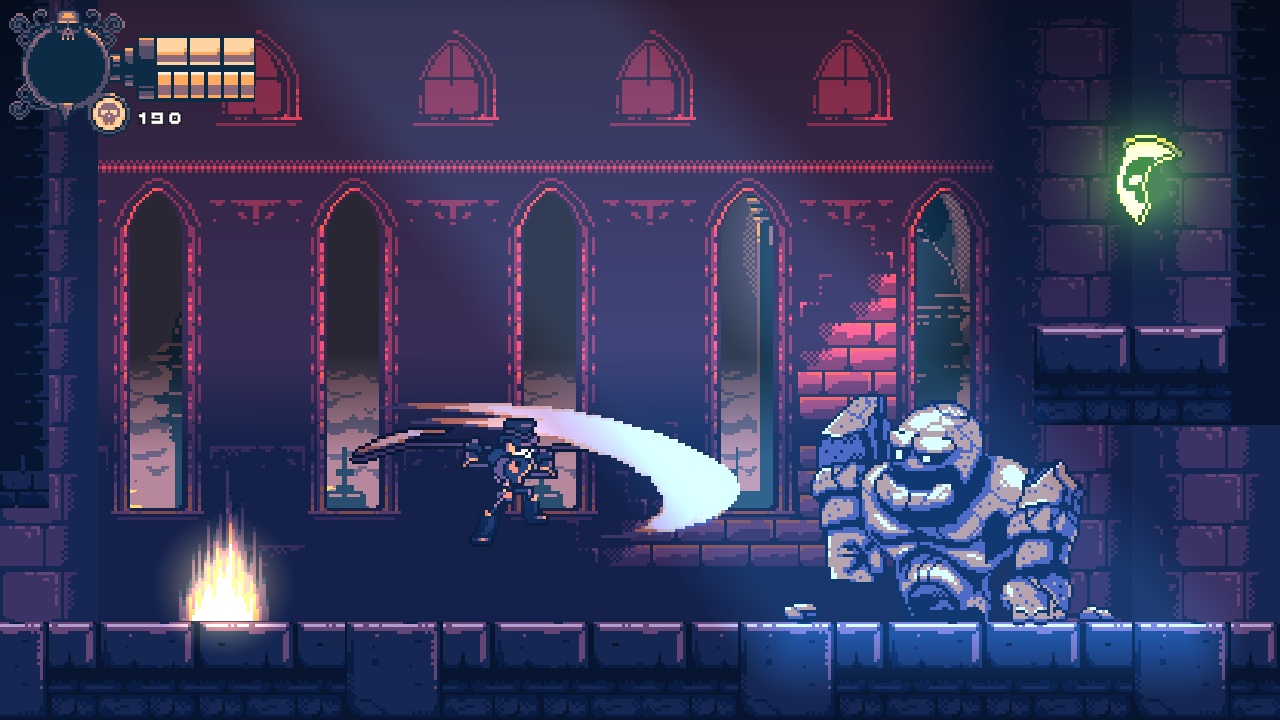Click the stone golem enemy

[x=930, y=510]
